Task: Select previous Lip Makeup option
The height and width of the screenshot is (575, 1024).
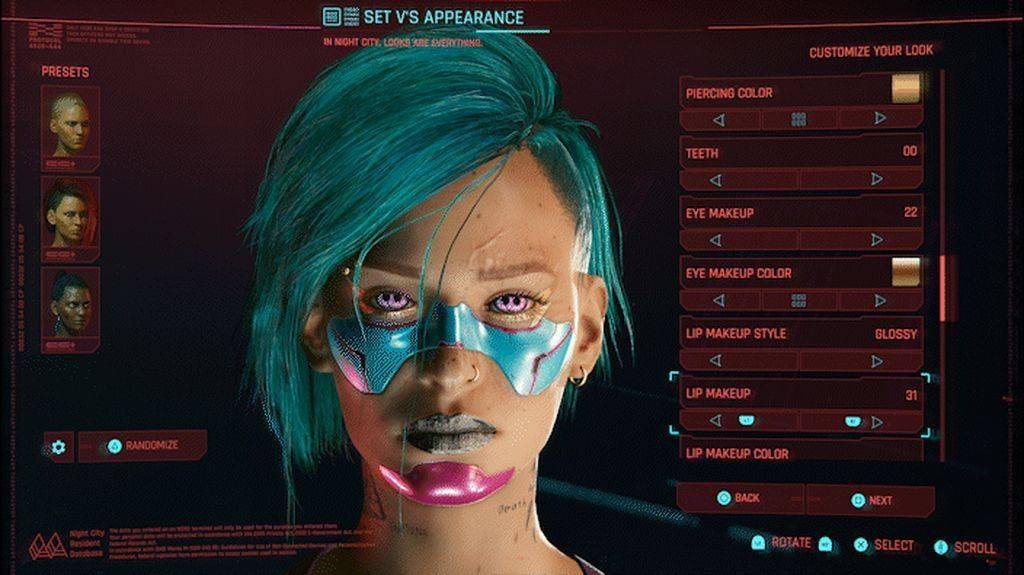Action: coord(716,421)
